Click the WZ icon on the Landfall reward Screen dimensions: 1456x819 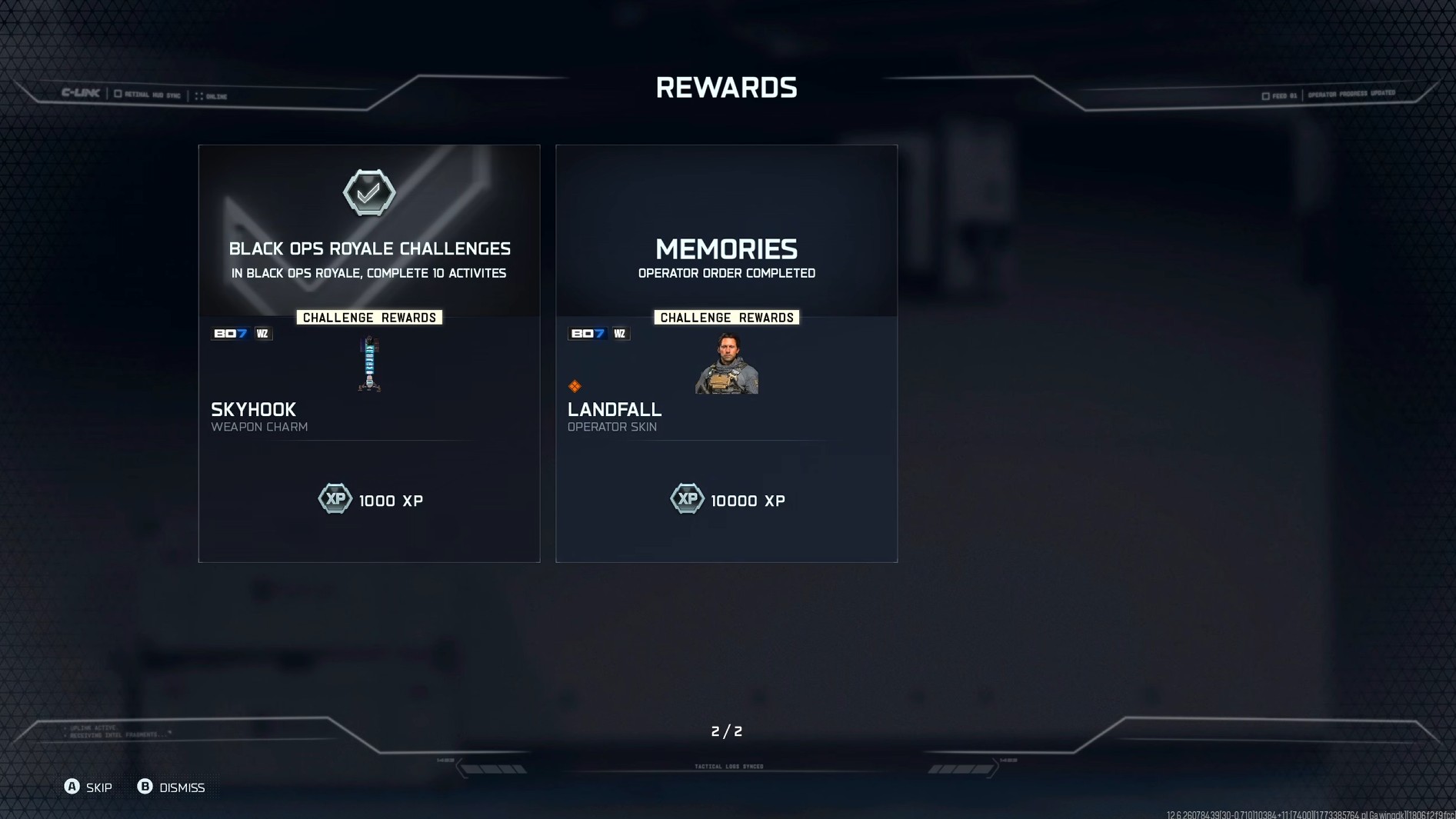coord(620,333)
